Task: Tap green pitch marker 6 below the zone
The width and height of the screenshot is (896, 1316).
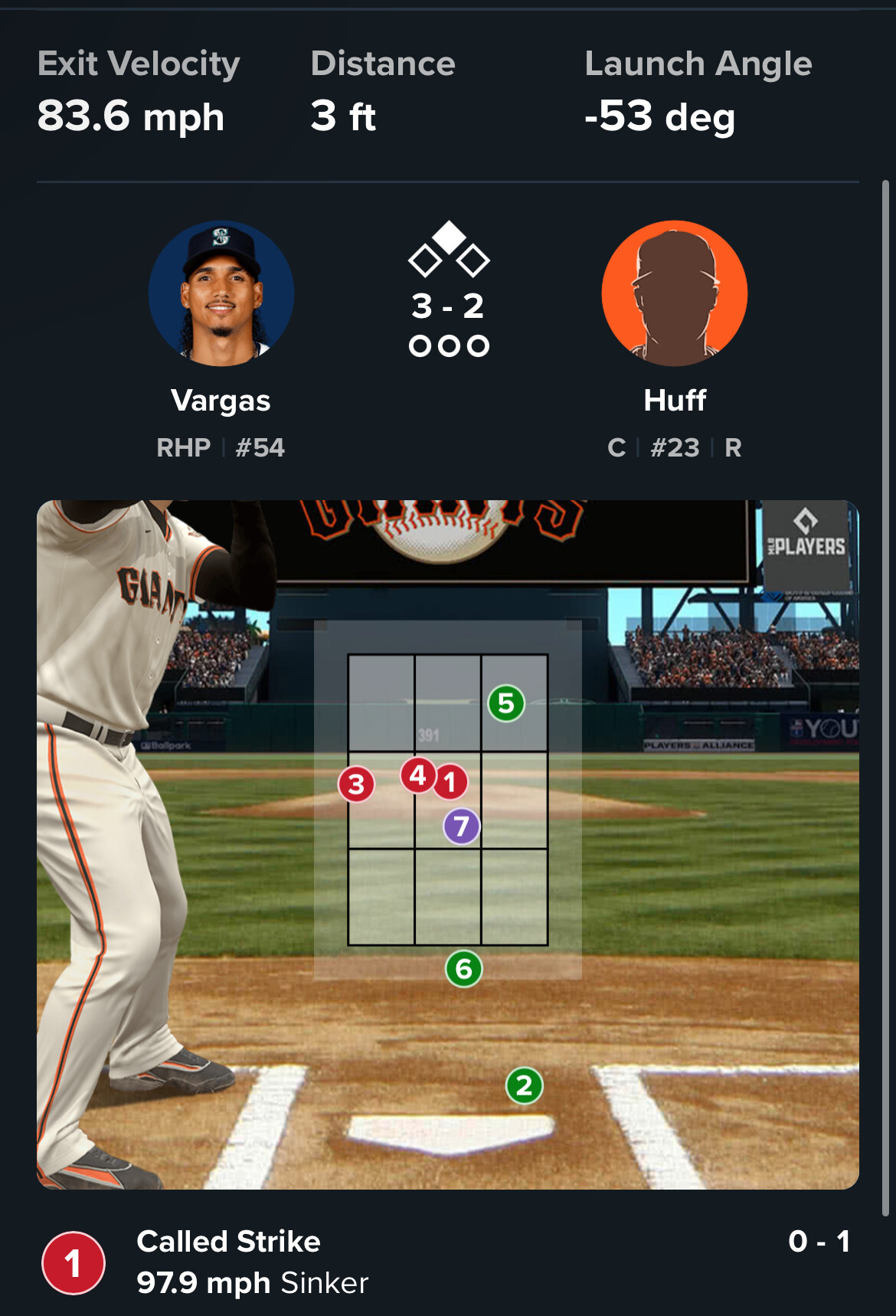Action: (x=463, y=969)
